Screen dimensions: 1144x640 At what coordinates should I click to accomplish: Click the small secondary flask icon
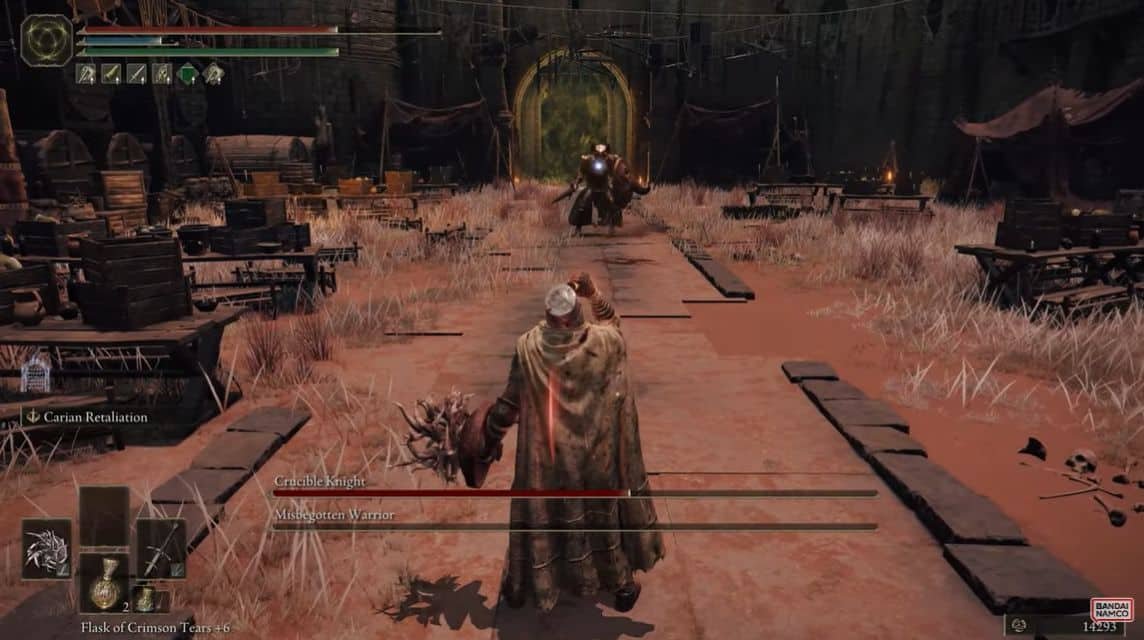[146, 598]
